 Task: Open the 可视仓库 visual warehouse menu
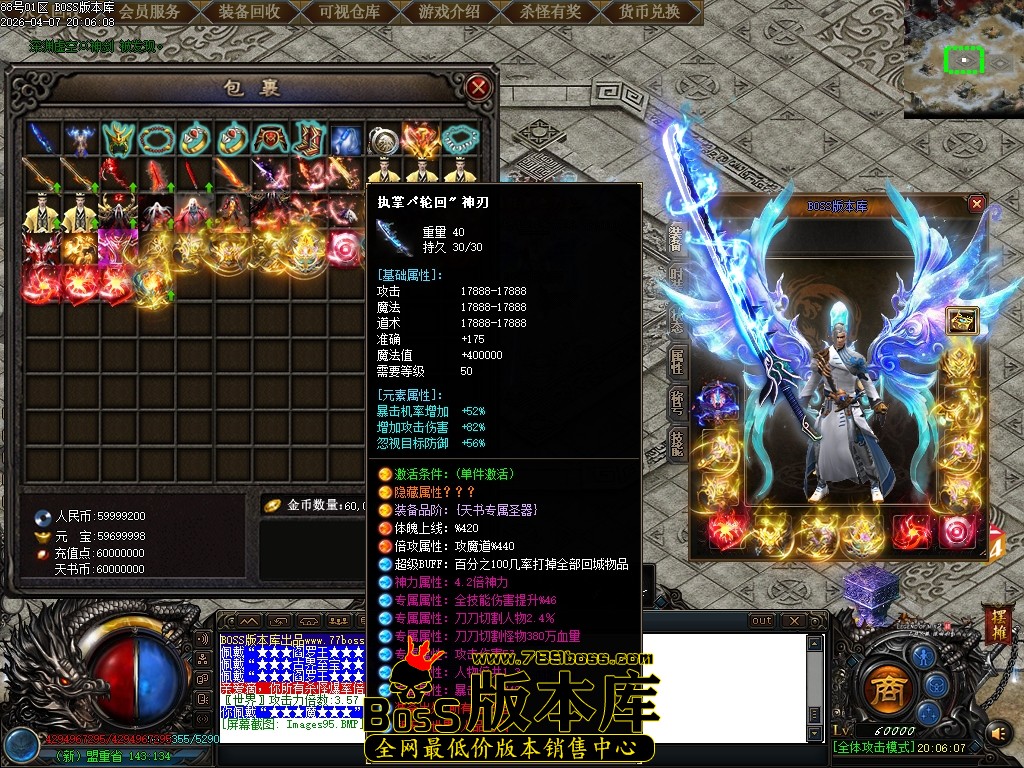[349, 12]
